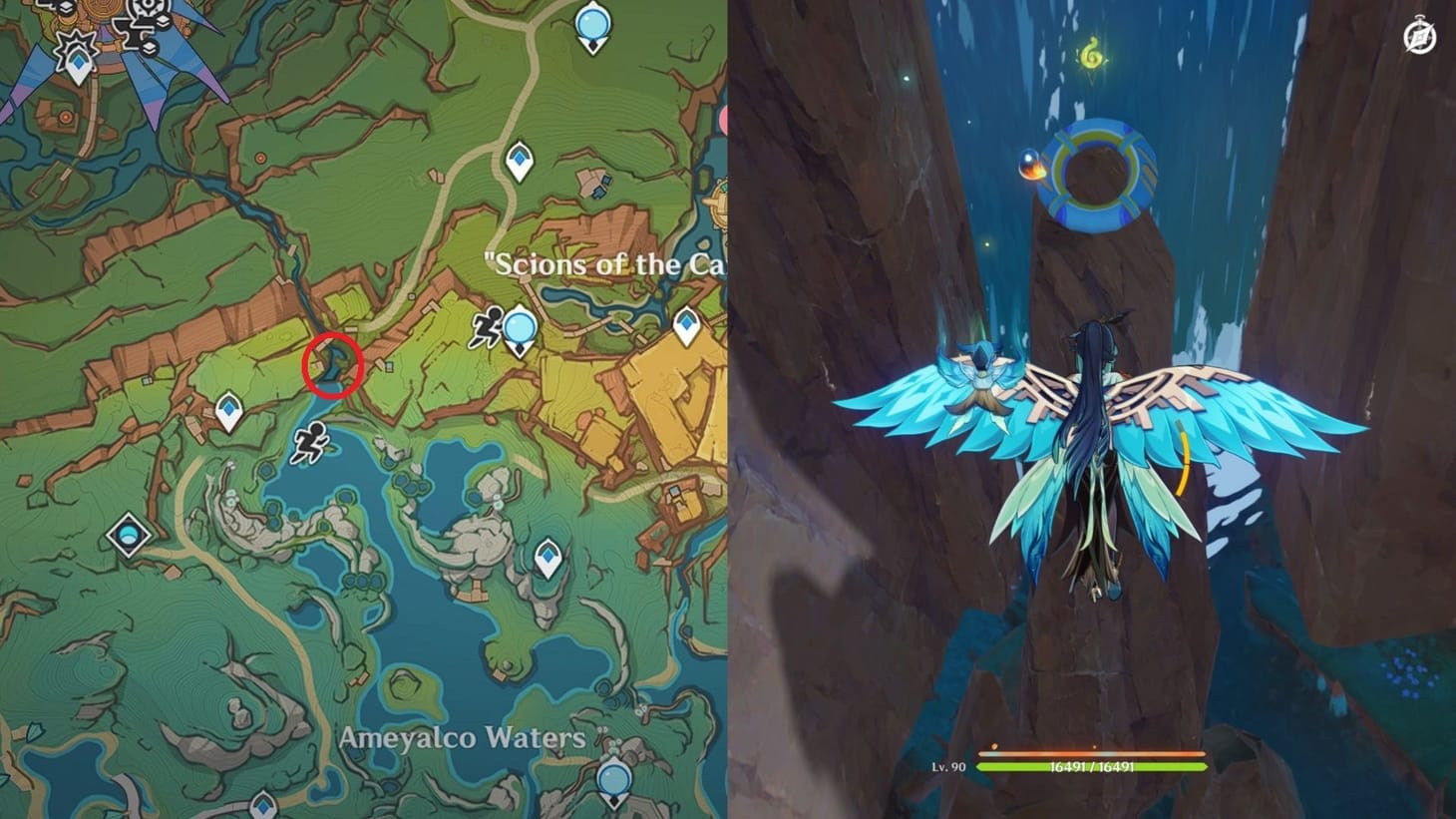
Task: Click the large blue fishing pin near the quest marker
Action: coord(518,327)
